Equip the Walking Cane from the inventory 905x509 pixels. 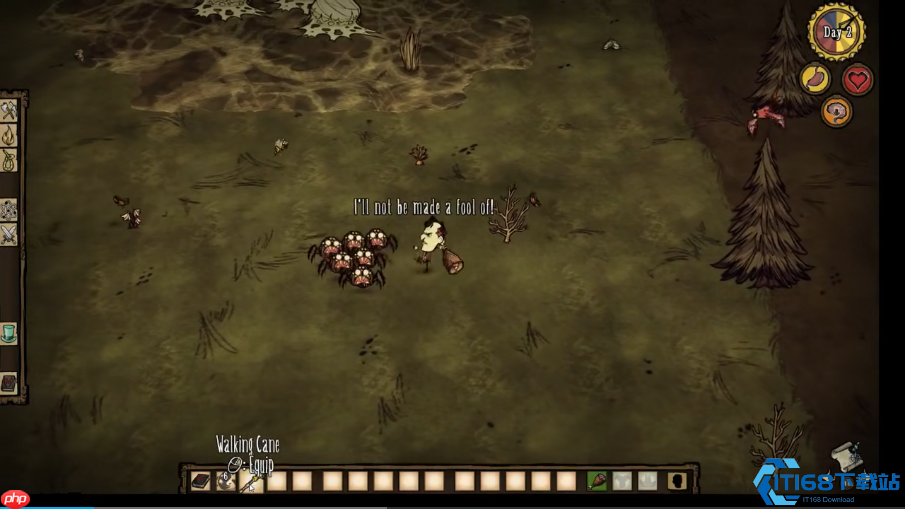click(x=252, y=481)
